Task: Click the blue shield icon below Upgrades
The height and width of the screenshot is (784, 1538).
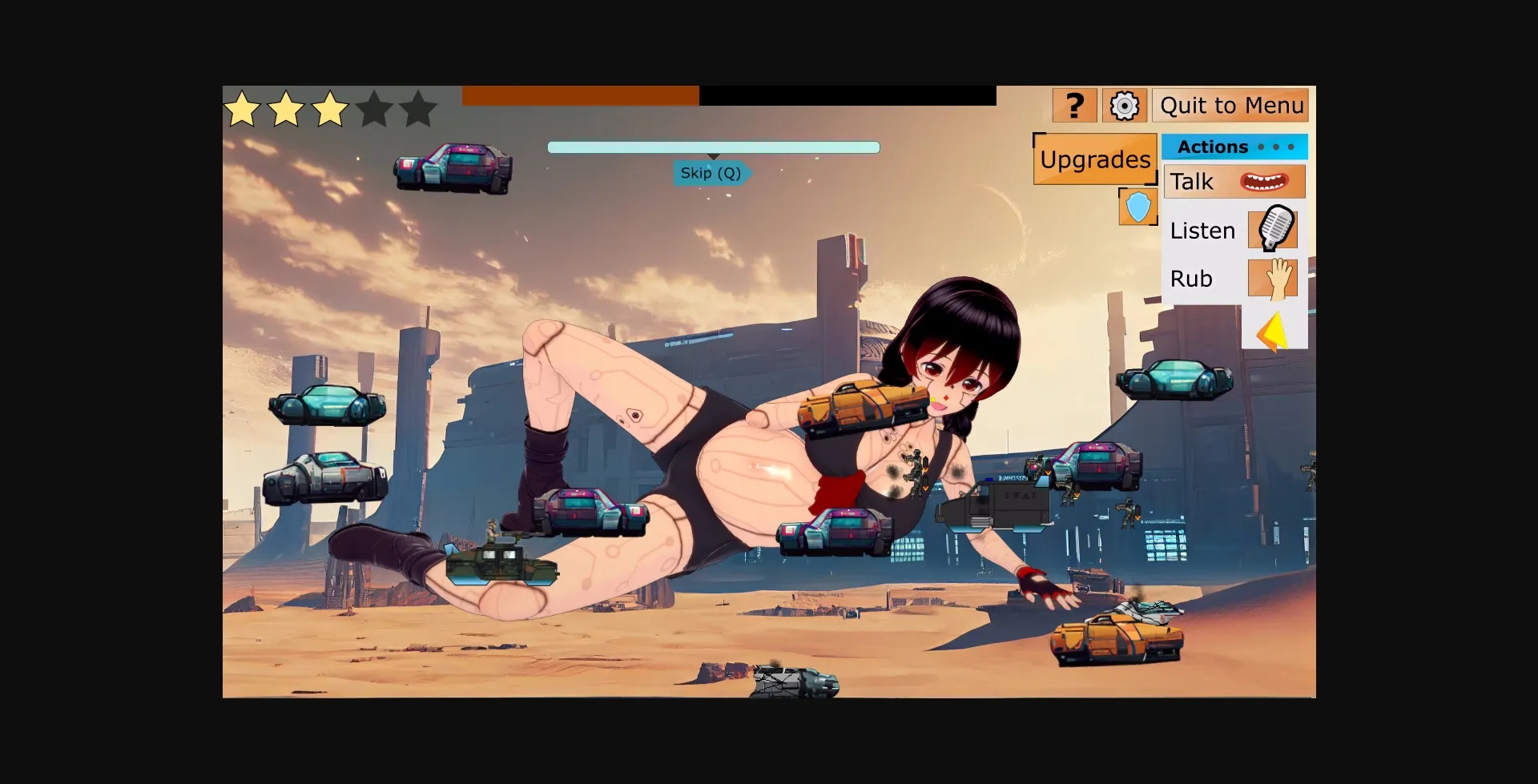Action: point(1138,207)
